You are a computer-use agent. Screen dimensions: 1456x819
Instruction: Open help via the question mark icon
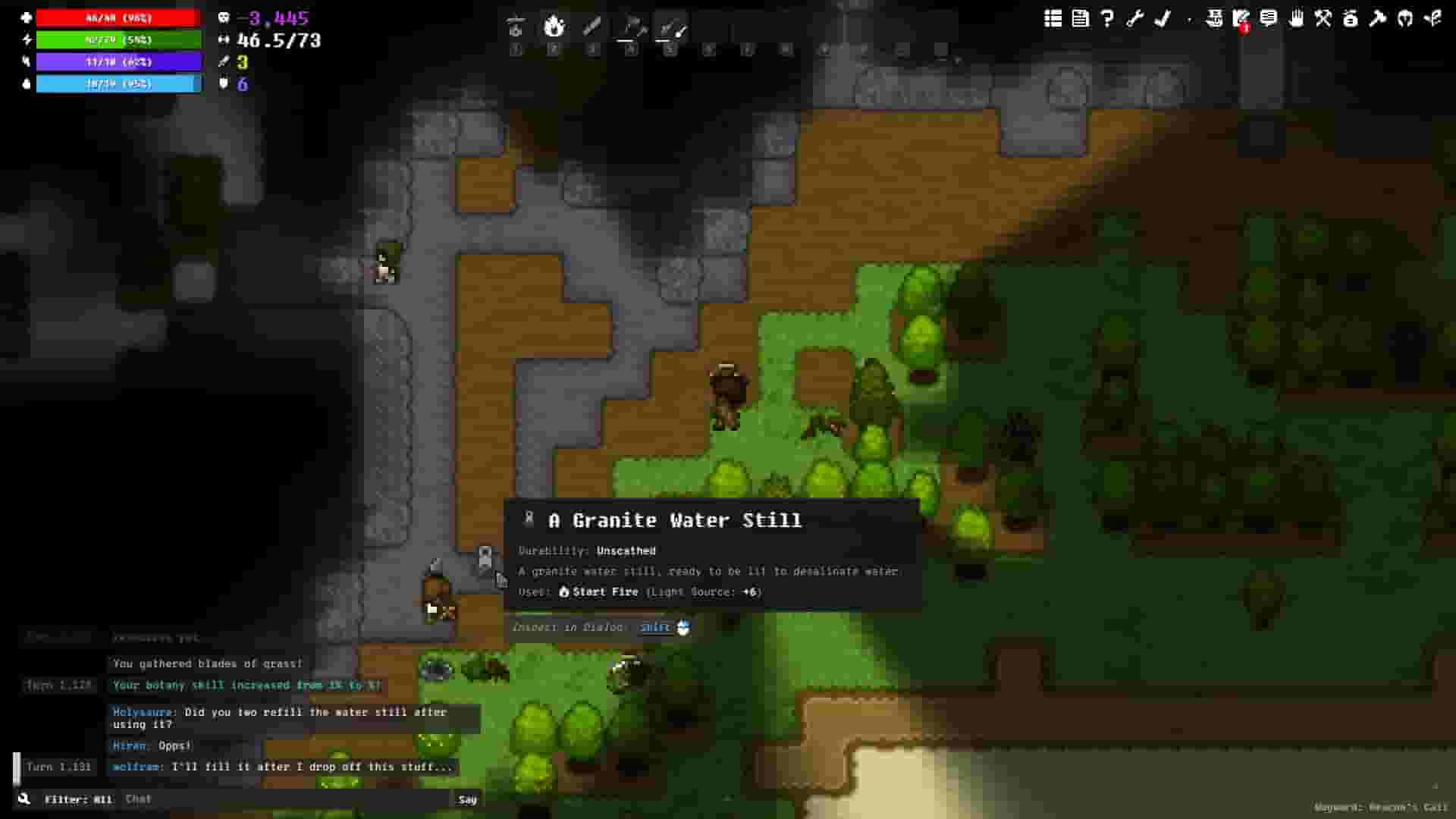pos(1107,20)
